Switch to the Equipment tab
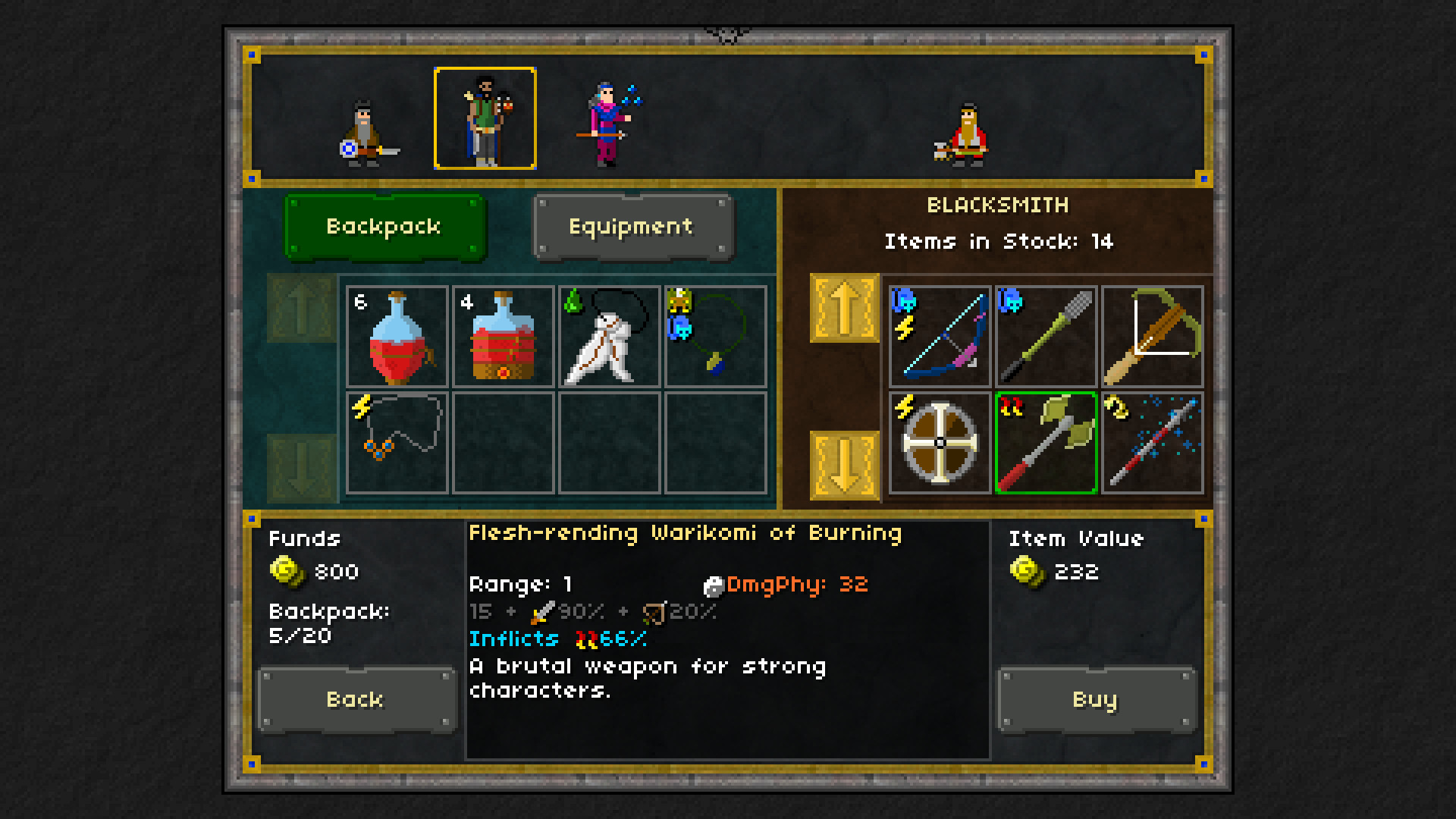The image size is (1456, 819). point(632,226)
